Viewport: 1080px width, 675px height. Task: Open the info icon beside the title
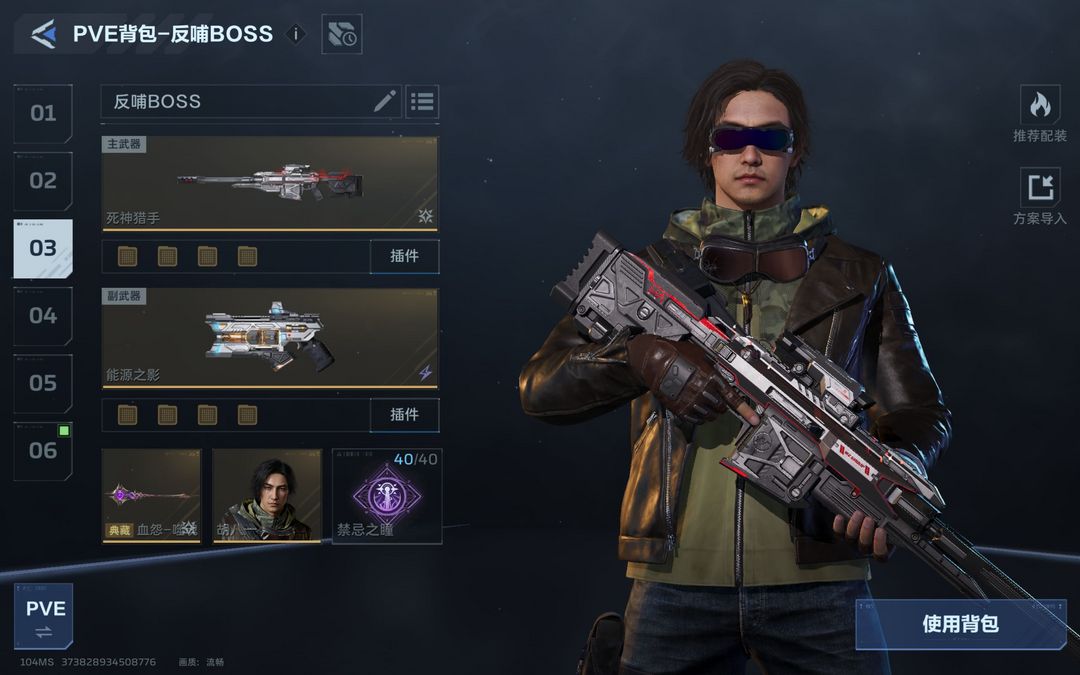(x=295, y=34)
